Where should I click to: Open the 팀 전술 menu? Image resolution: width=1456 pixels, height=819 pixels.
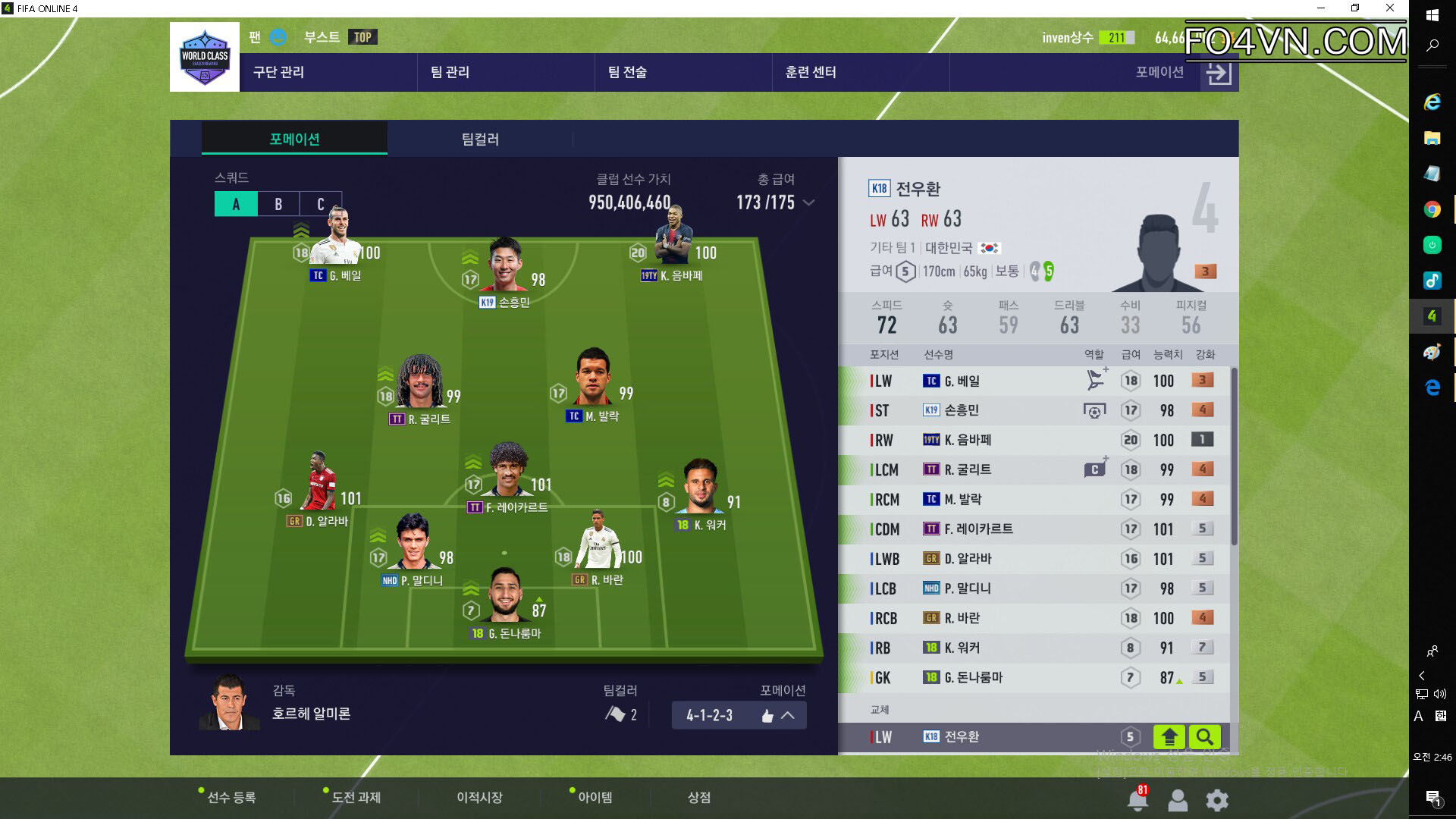click(627, 72)
